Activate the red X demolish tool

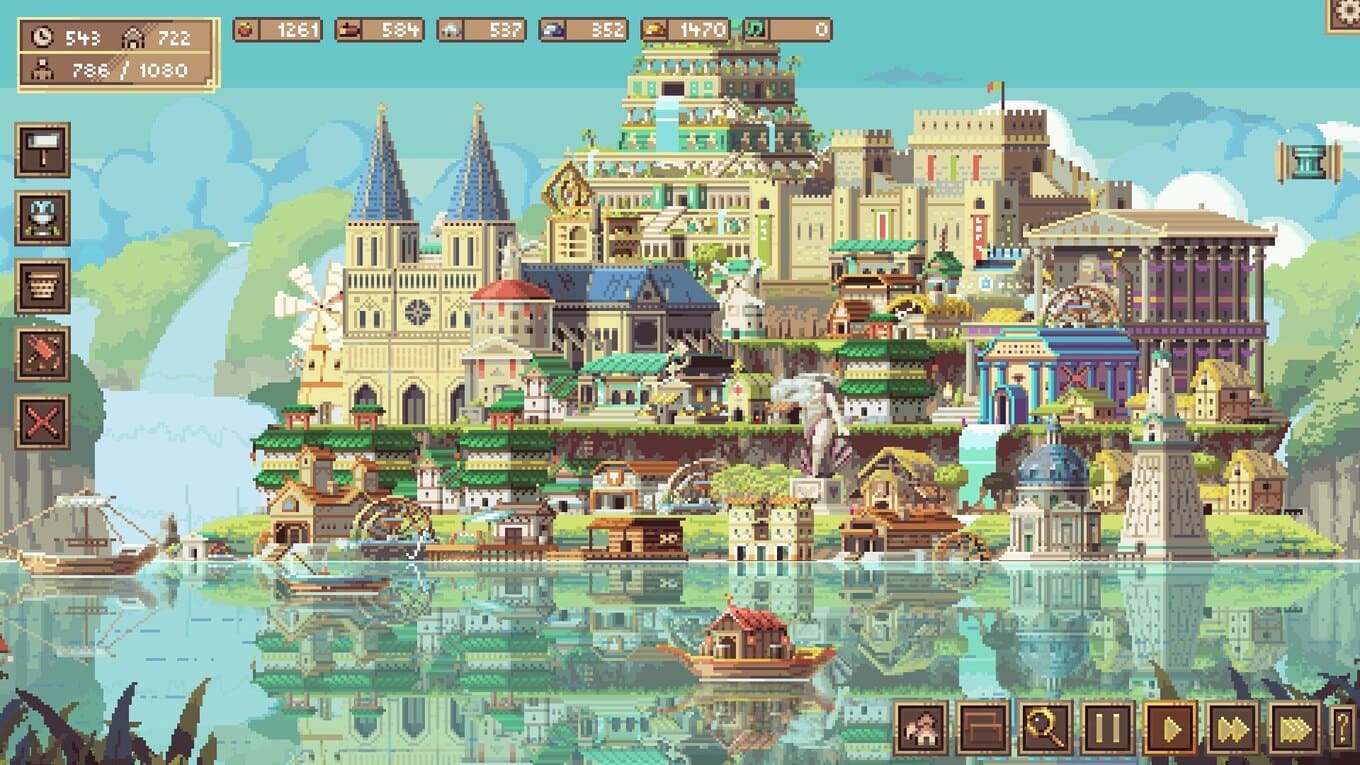(42, 421)
